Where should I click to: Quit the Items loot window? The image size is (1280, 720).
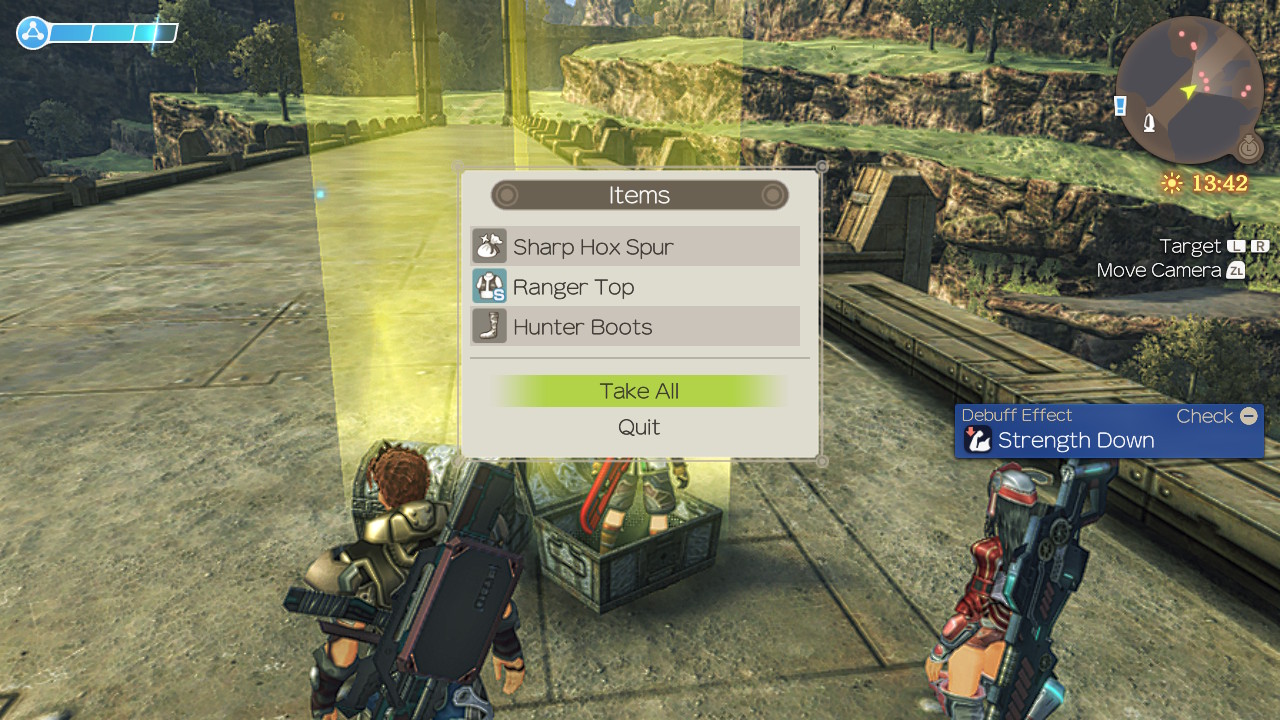[639, 427]
